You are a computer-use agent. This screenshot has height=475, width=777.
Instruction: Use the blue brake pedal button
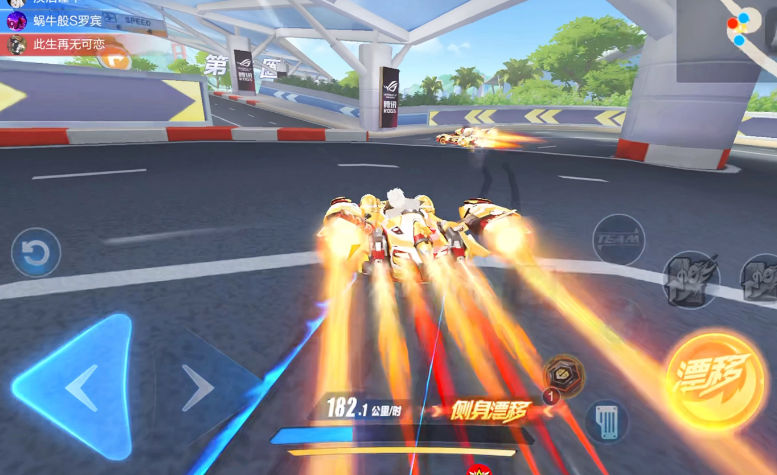point(605,419)
